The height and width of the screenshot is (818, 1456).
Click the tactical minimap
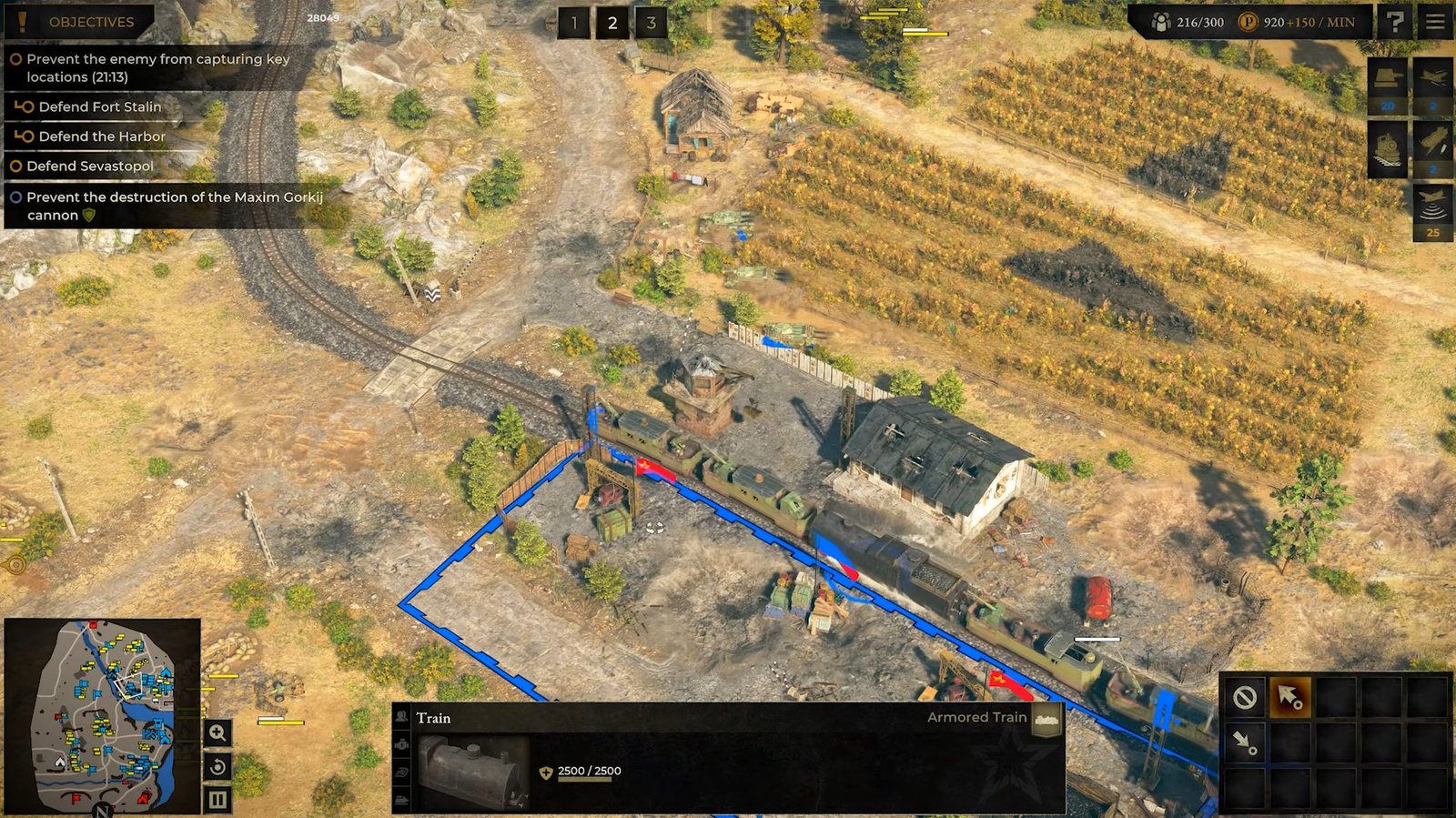[102, 716]
